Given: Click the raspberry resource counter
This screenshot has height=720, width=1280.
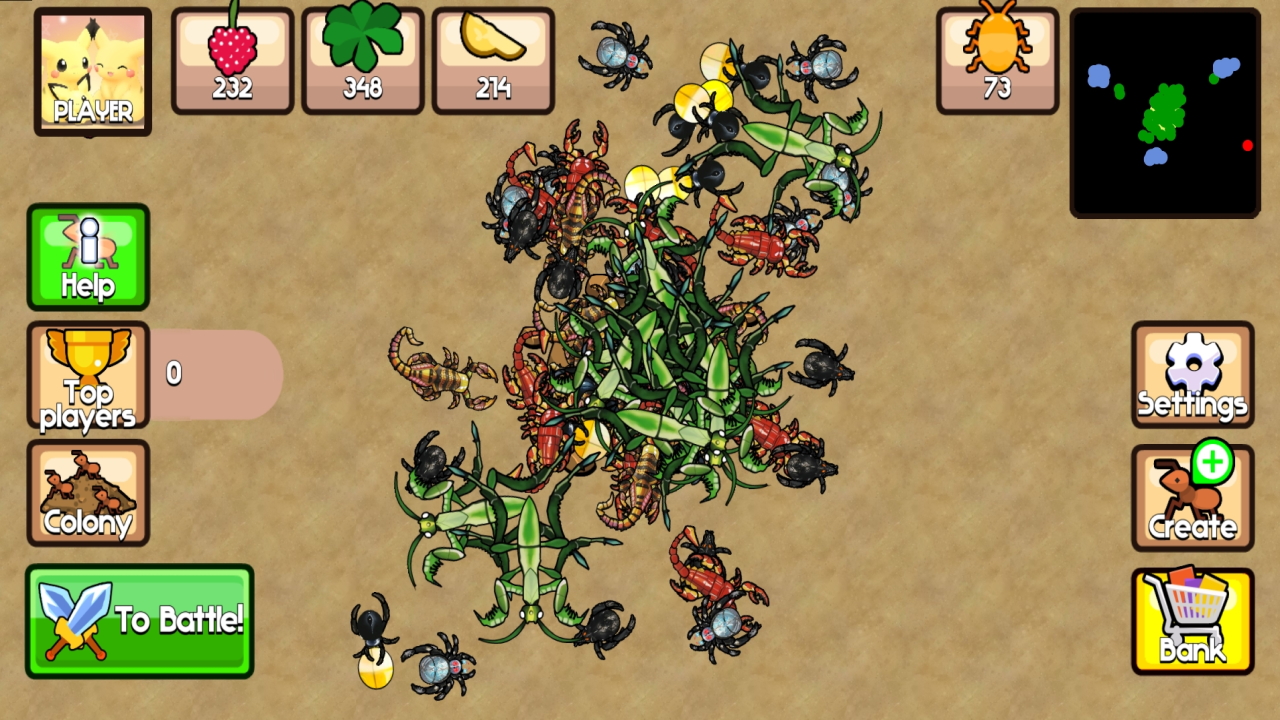Looking at the screenshot, I should (232, 60).
